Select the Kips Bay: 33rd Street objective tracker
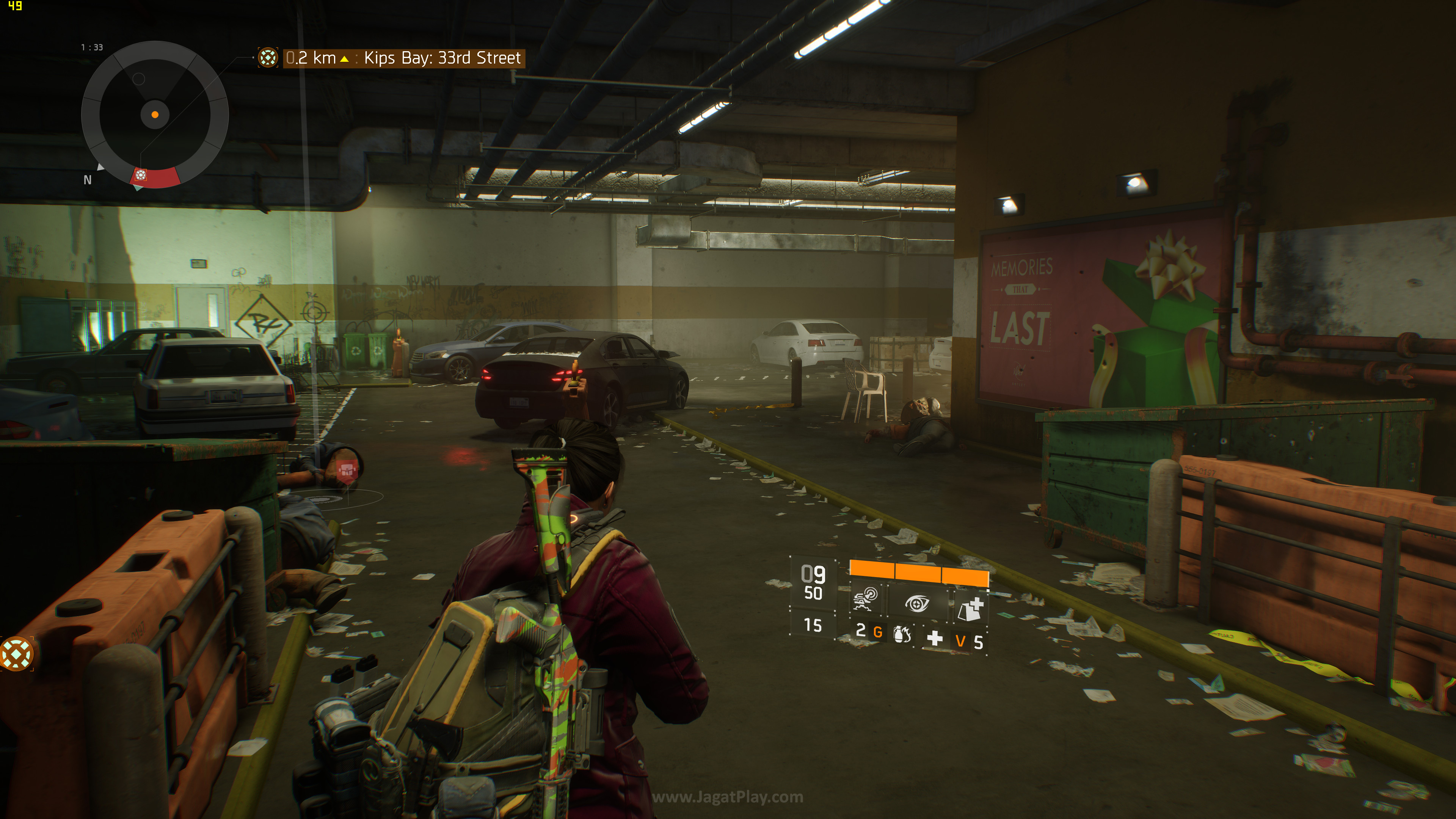This screenshot has height=819, width=1456. point(402,58)
